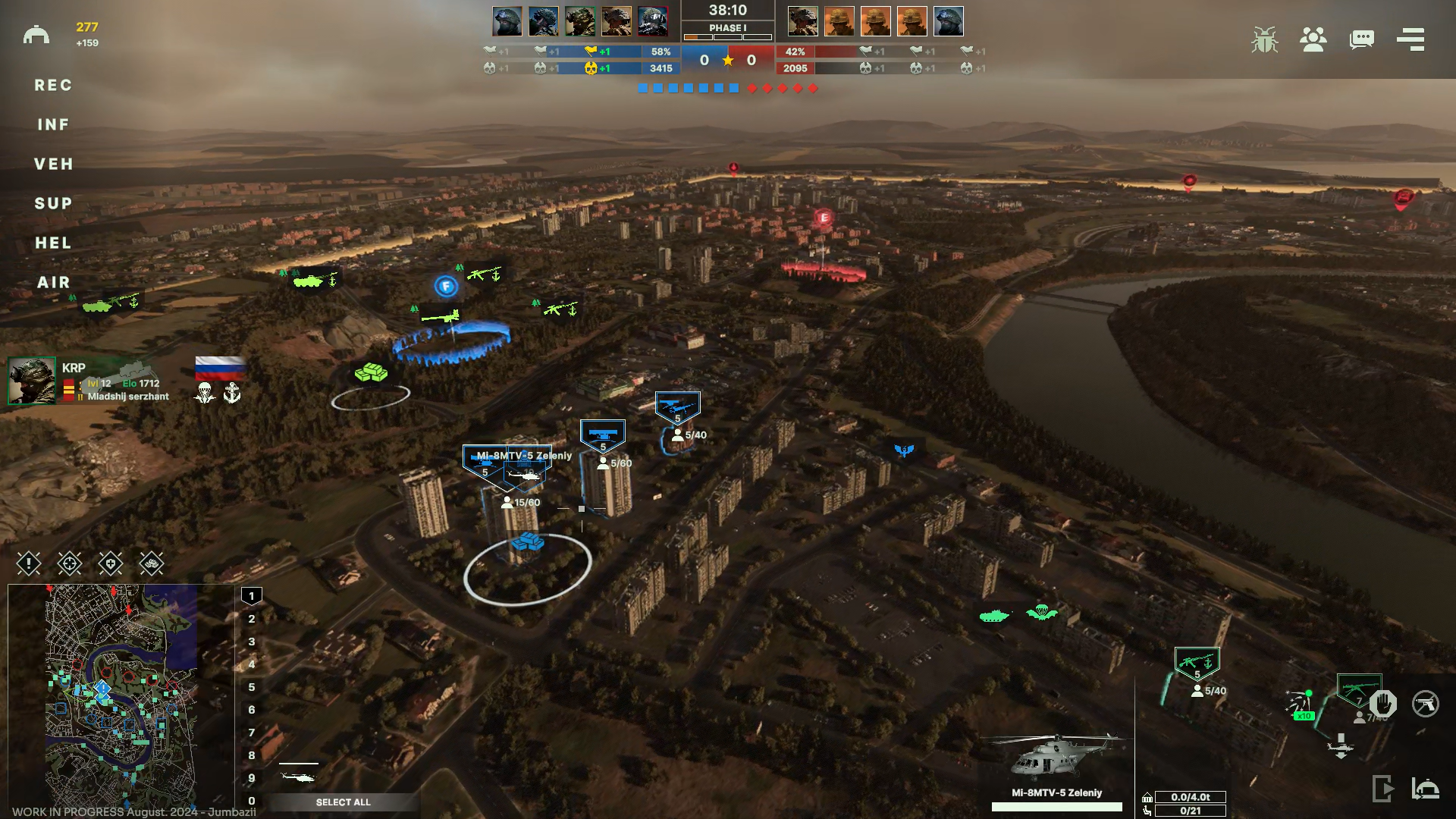
Task: Select control group 1
Action: coord(252,596)
